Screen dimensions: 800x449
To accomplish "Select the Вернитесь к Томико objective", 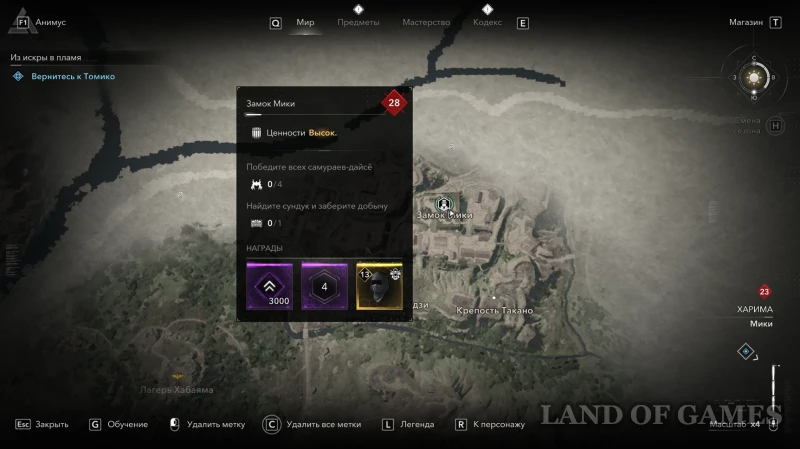I will tap(70, 76).
